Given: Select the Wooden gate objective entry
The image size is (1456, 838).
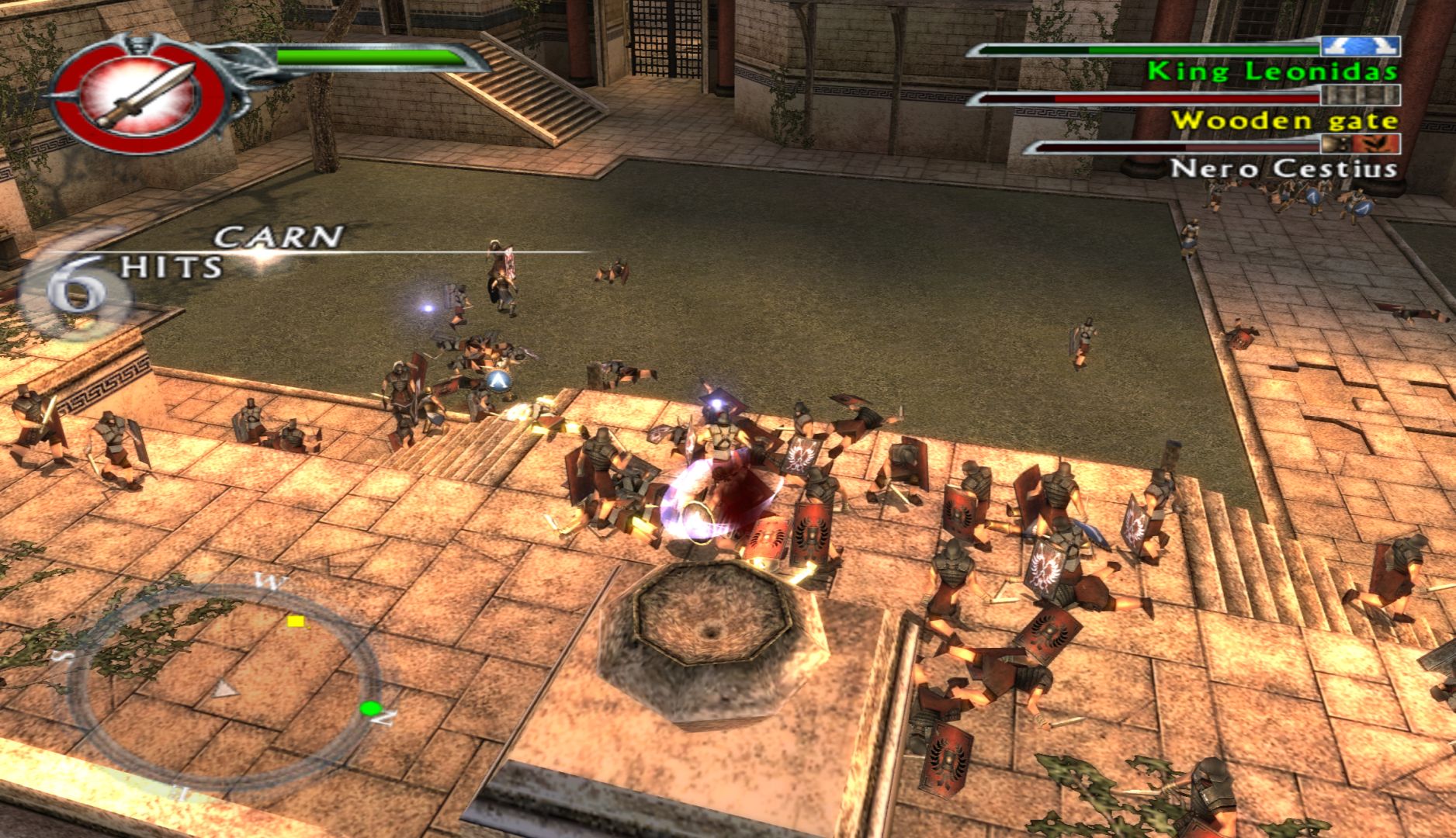Looking at the screenshot, I should click(x=1284, y=120).
